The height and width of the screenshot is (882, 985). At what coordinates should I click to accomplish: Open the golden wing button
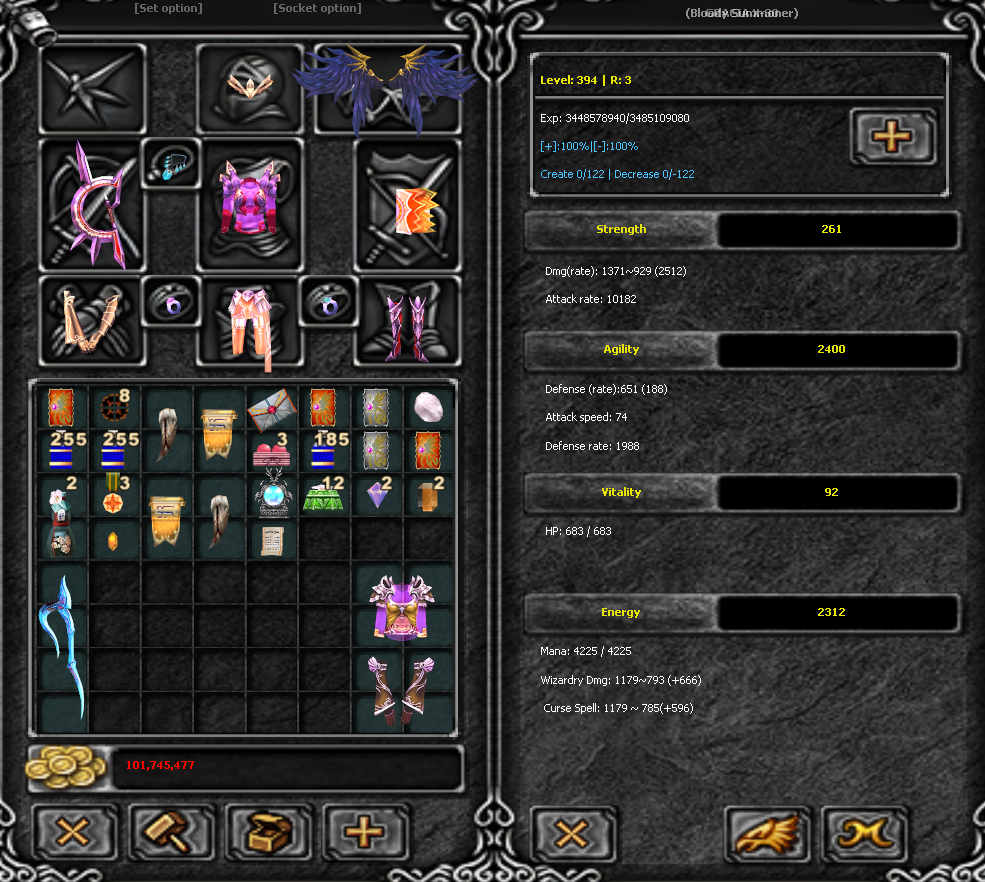tap(767, 834)
